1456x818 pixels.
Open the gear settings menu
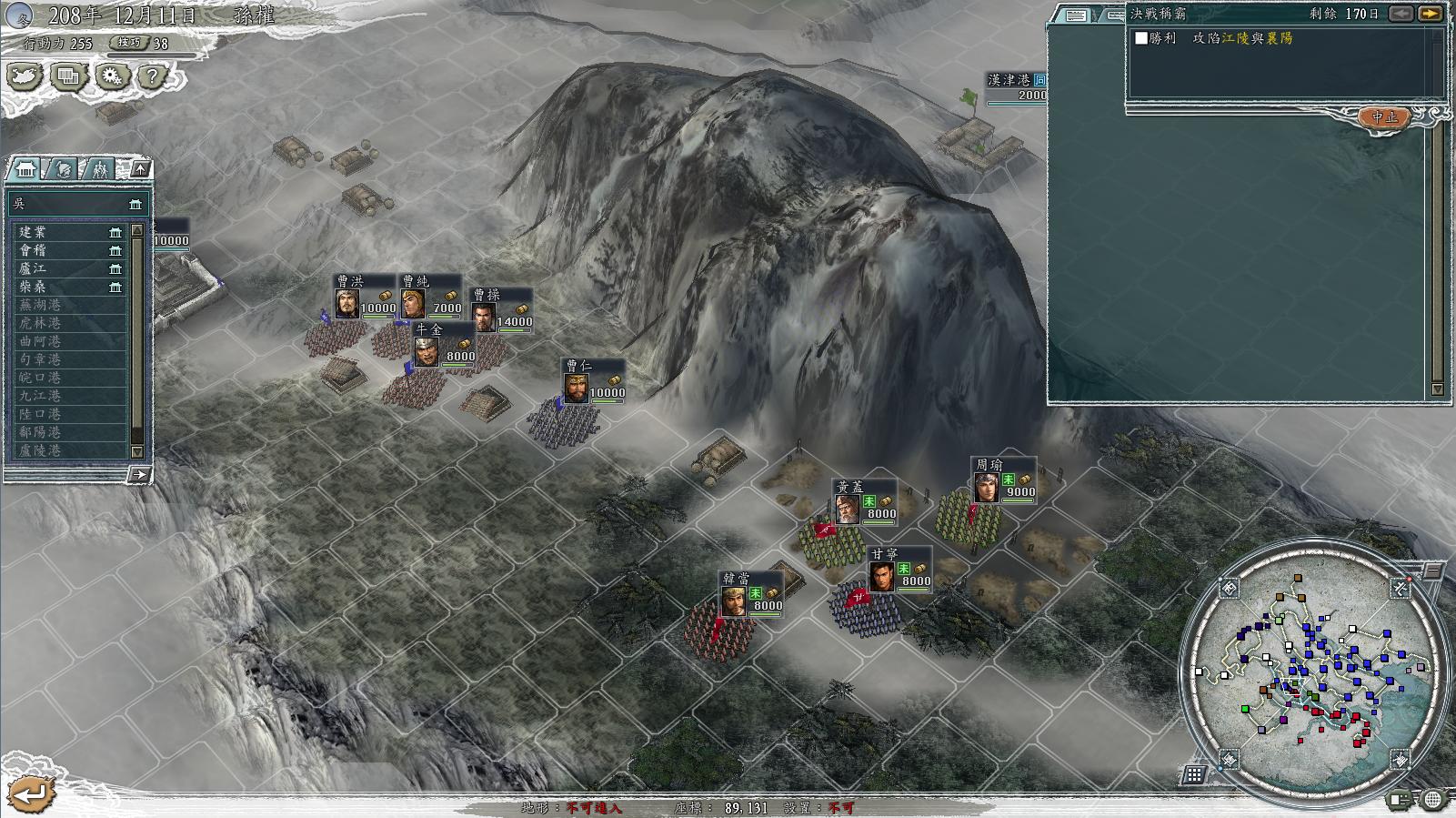pos(112,77)
